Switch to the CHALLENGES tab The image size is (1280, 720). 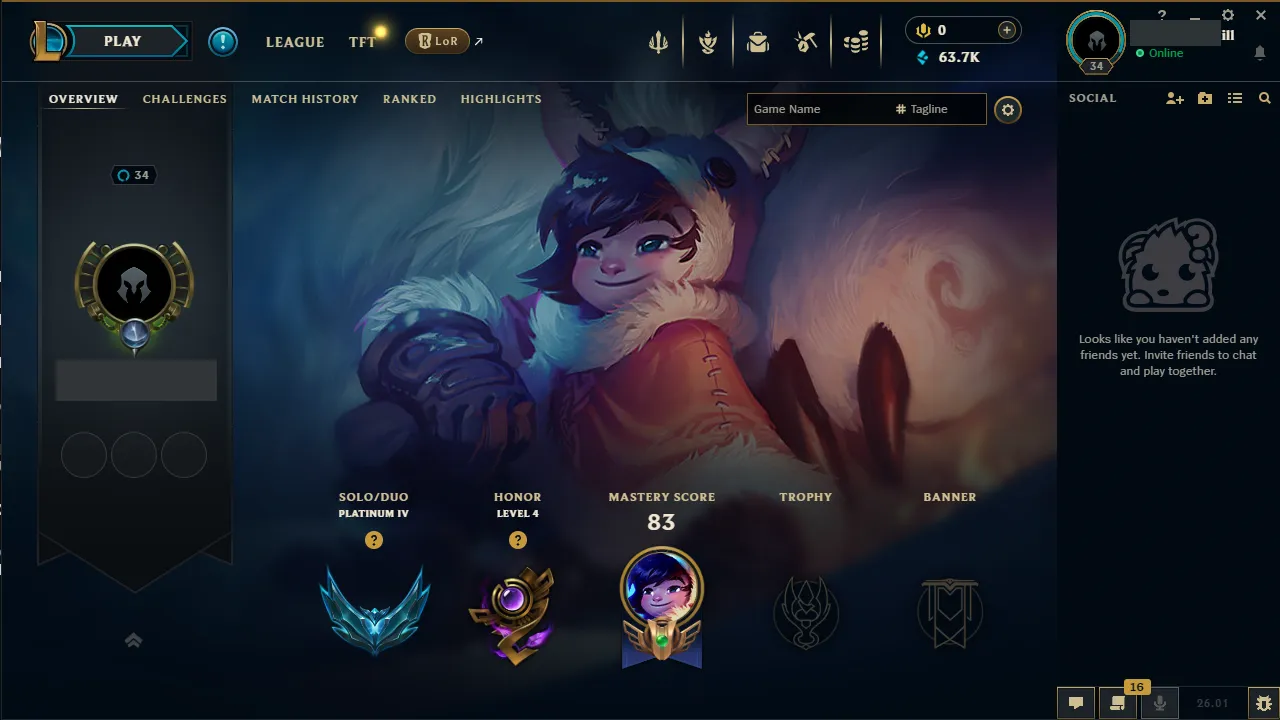(x=185, y=99)
